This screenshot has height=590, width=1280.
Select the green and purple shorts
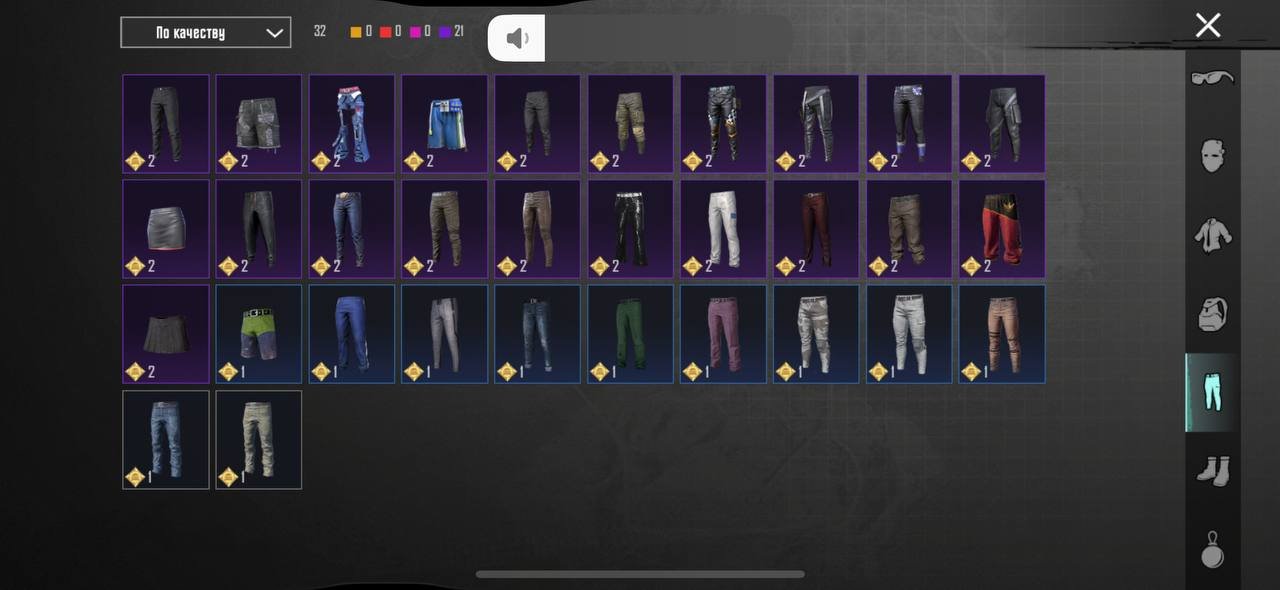pos(259,334)
